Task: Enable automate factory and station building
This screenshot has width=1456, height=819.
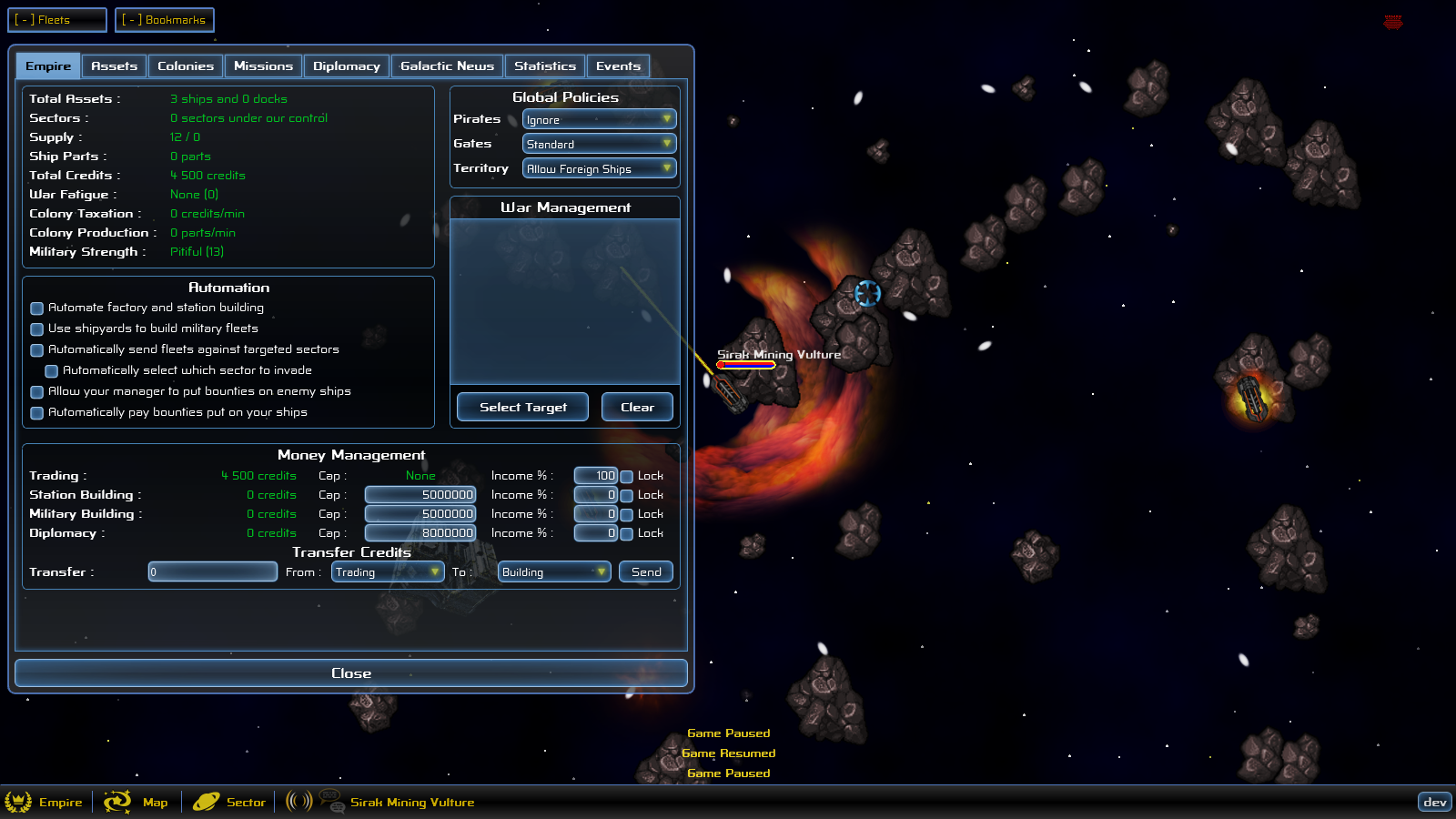Action: click(x=37, y=308)
